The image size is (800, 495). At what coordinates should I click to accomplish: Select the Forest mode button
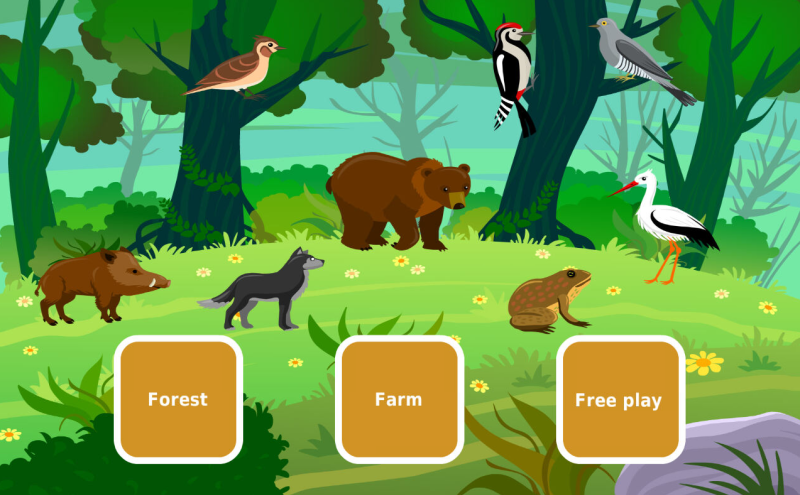click(x=178, y=399)
